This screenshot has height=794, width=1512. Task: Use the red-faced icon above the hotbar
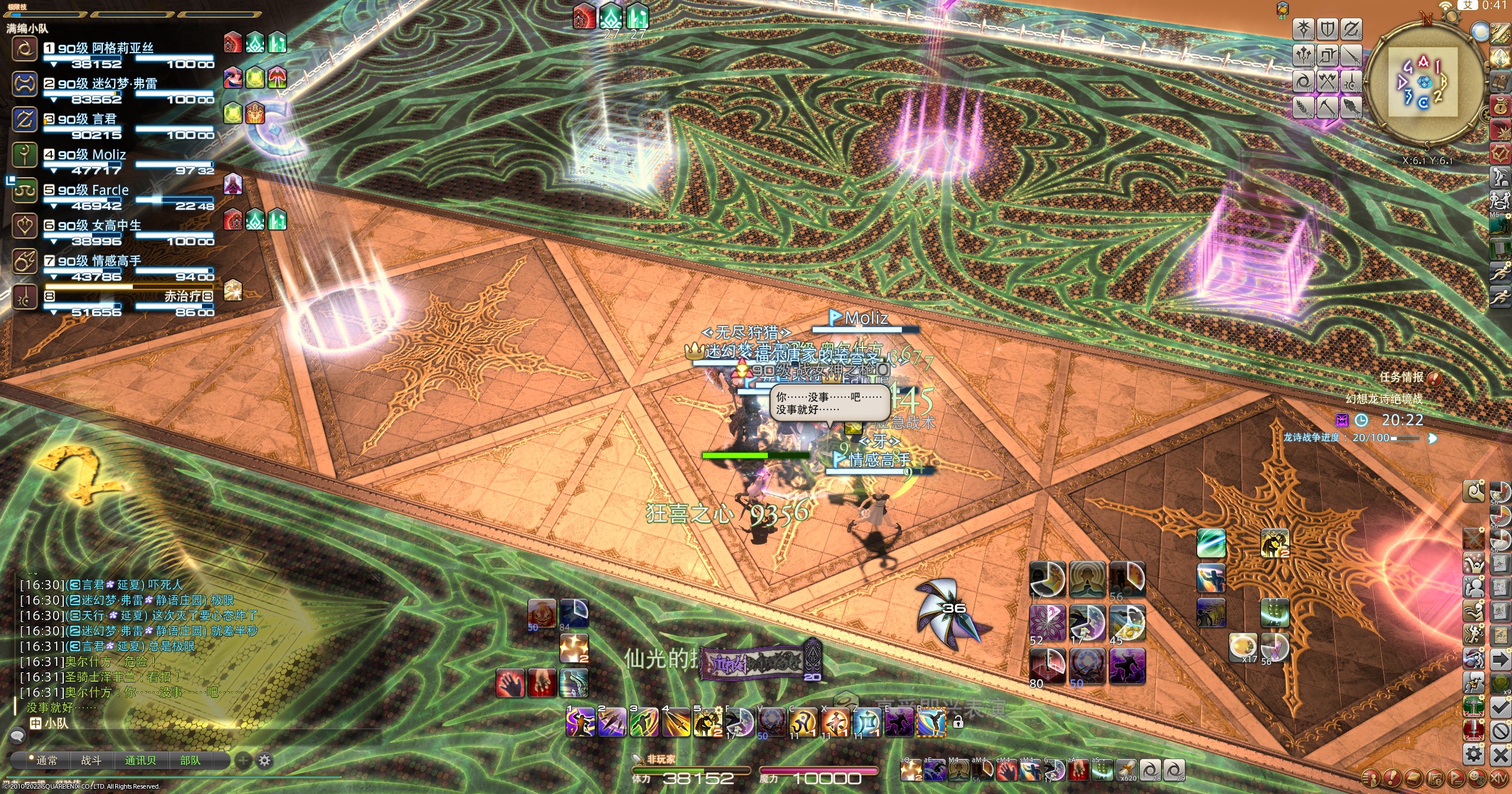(541, 614)
